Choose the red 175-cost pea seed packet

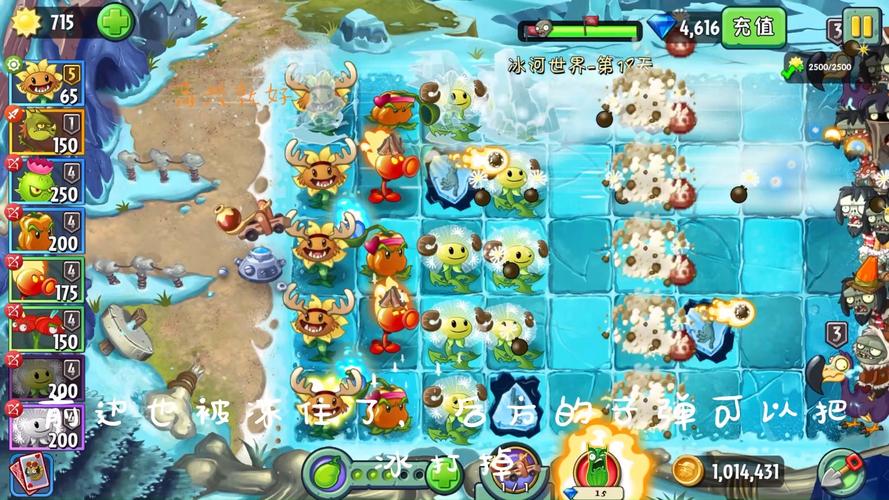pos(46,281)
